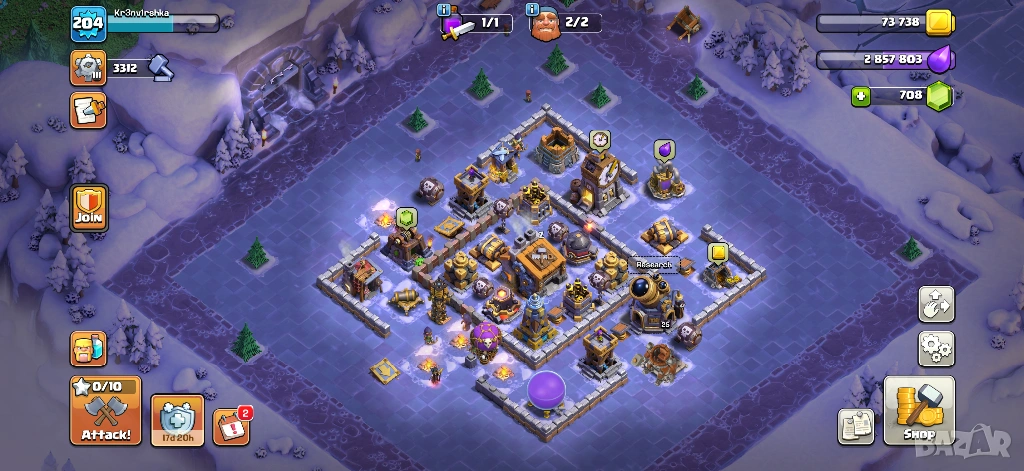The width and height of the screenshot is (1024, 471).
Task: Open the barbarian and potion icon
Action: 88,348
